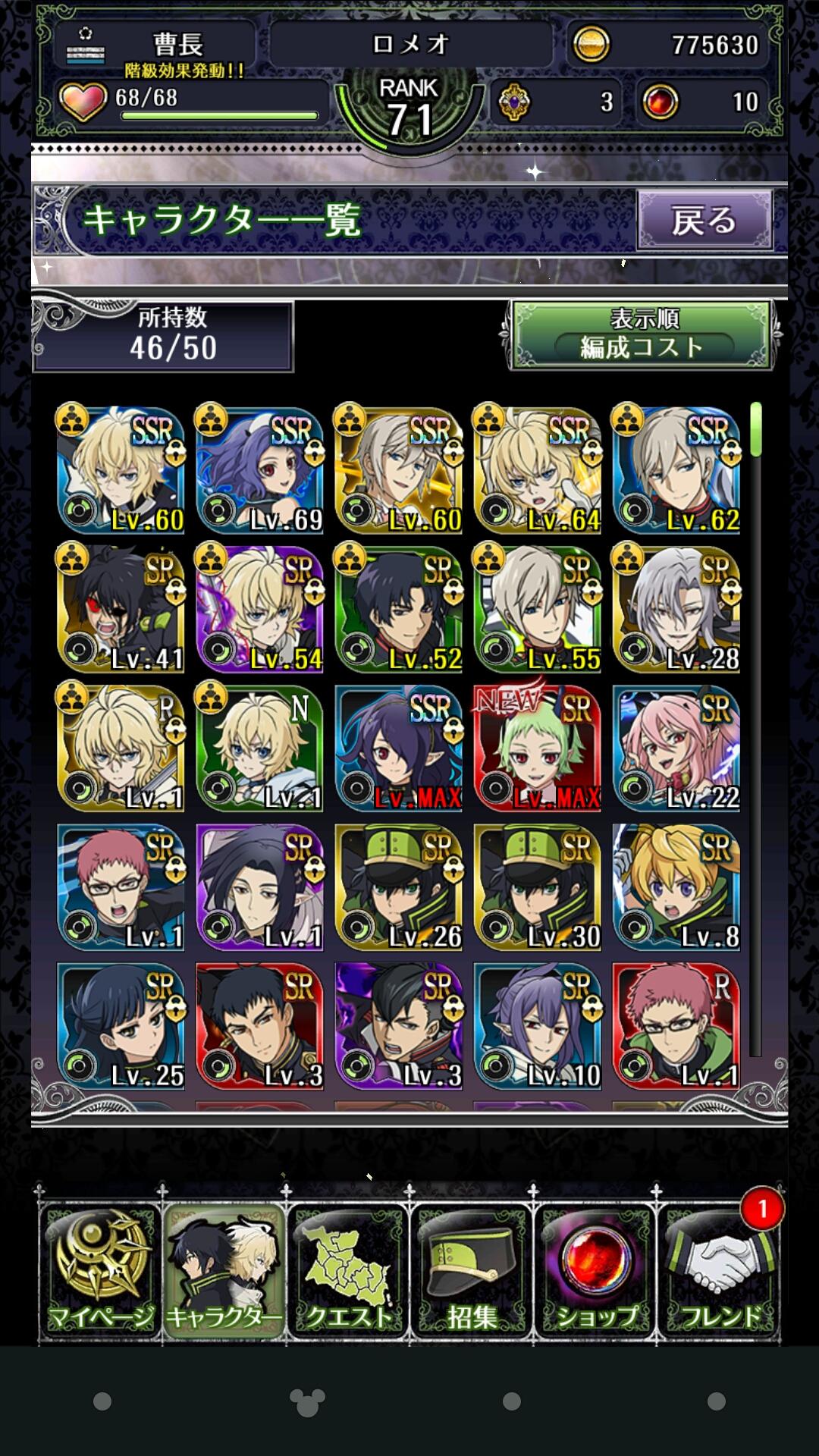Choose the SR Lv.8 blonde pigtail girl
This screenshot has width=819, height=1456.
[676, 886]
